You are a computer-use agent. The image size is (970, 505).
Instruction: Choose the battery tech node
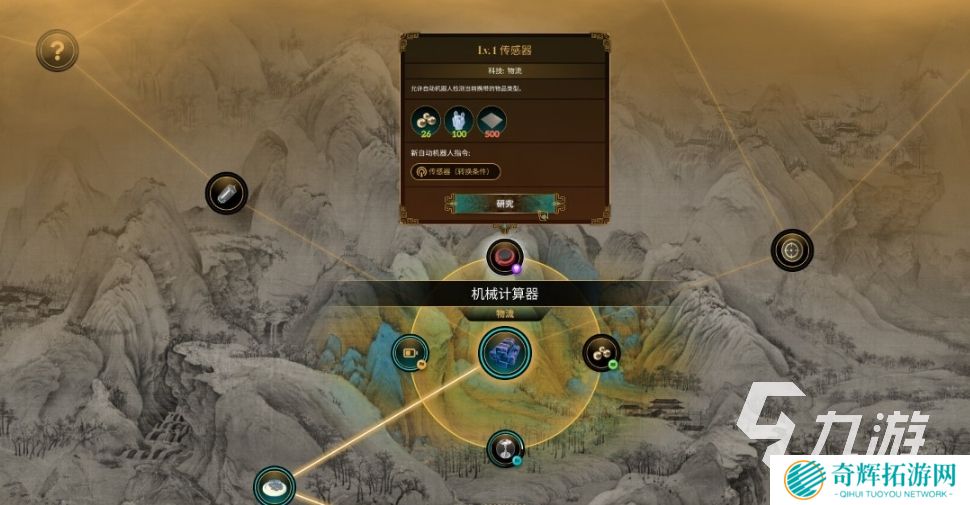click(x=410, y=352)
